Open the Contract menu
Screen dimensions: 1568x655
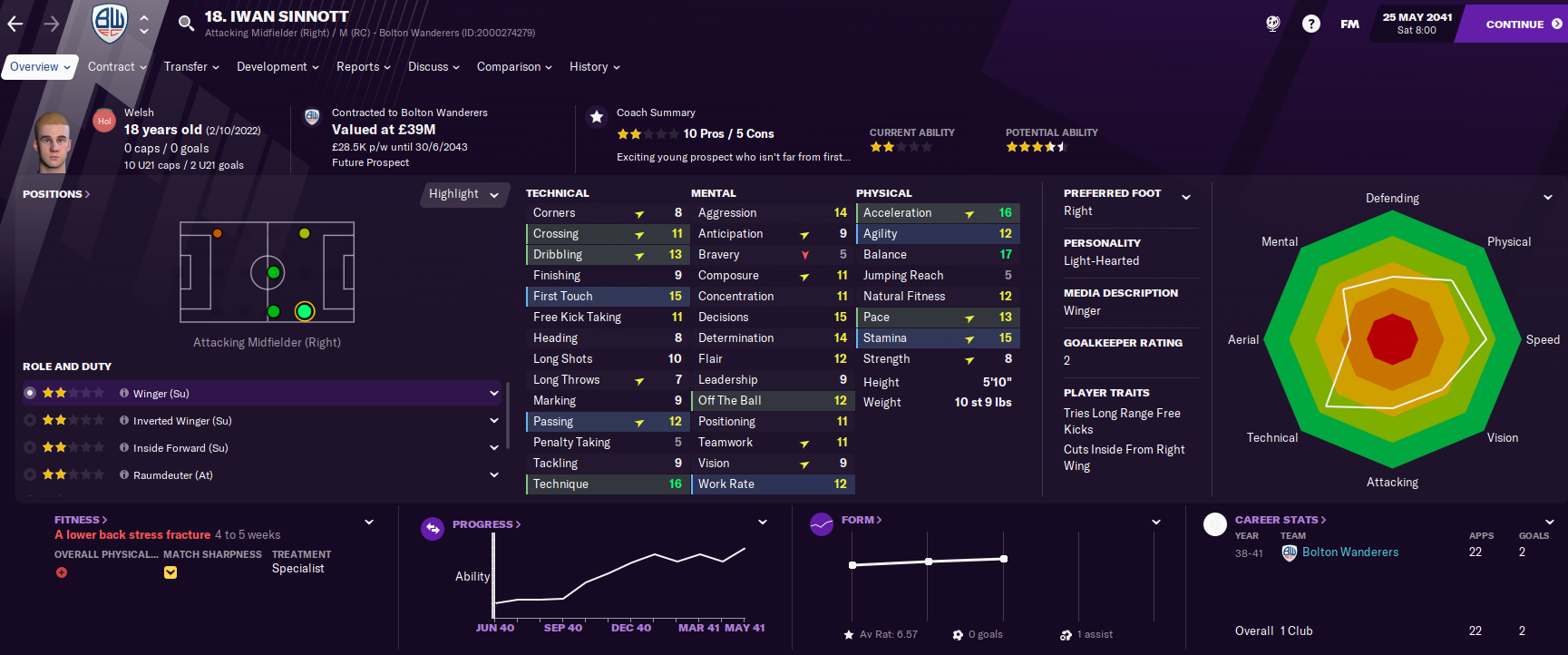tap(117, 67)
